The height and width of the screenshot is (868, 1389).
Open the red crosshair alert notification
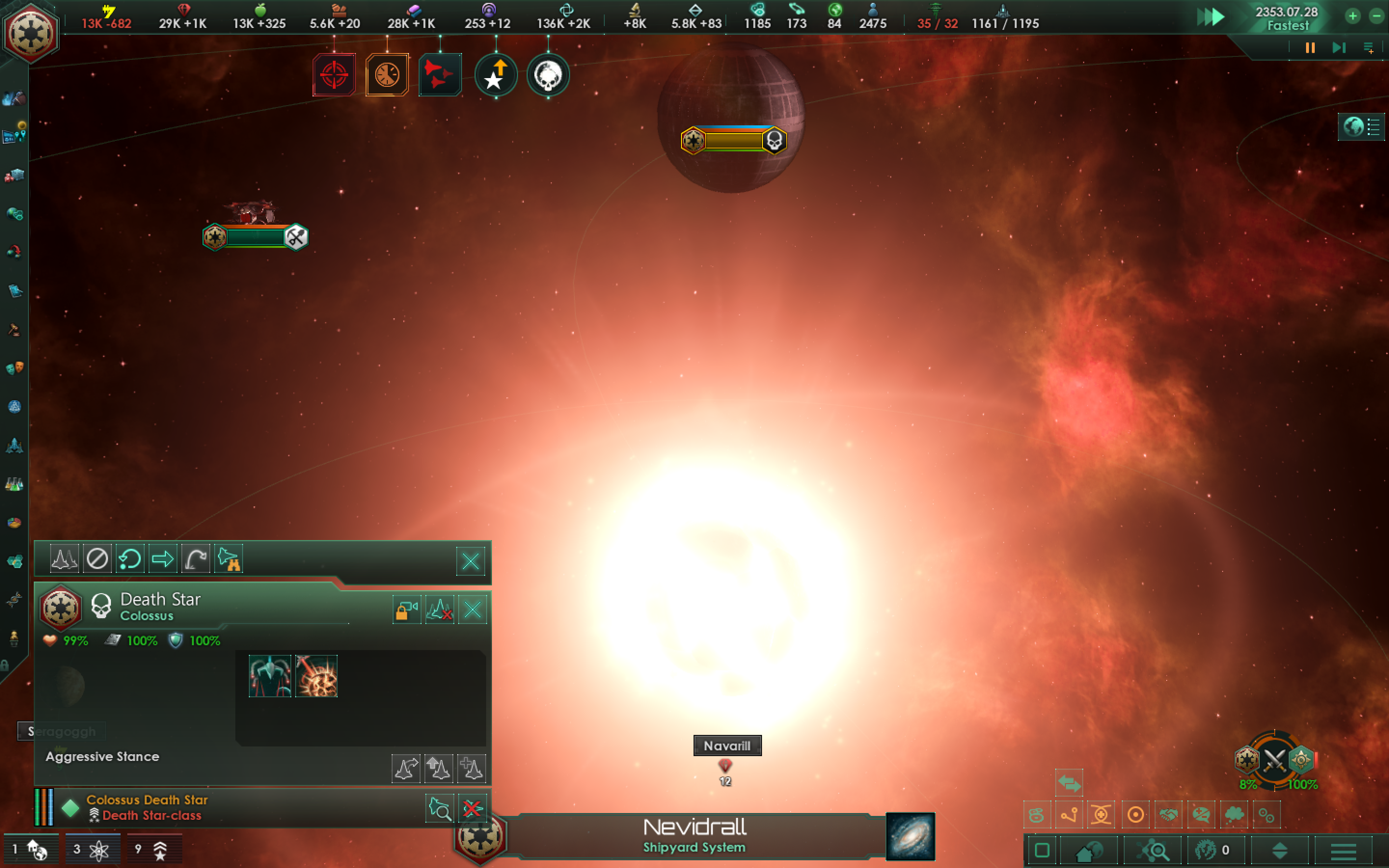(x=334, y=75)
